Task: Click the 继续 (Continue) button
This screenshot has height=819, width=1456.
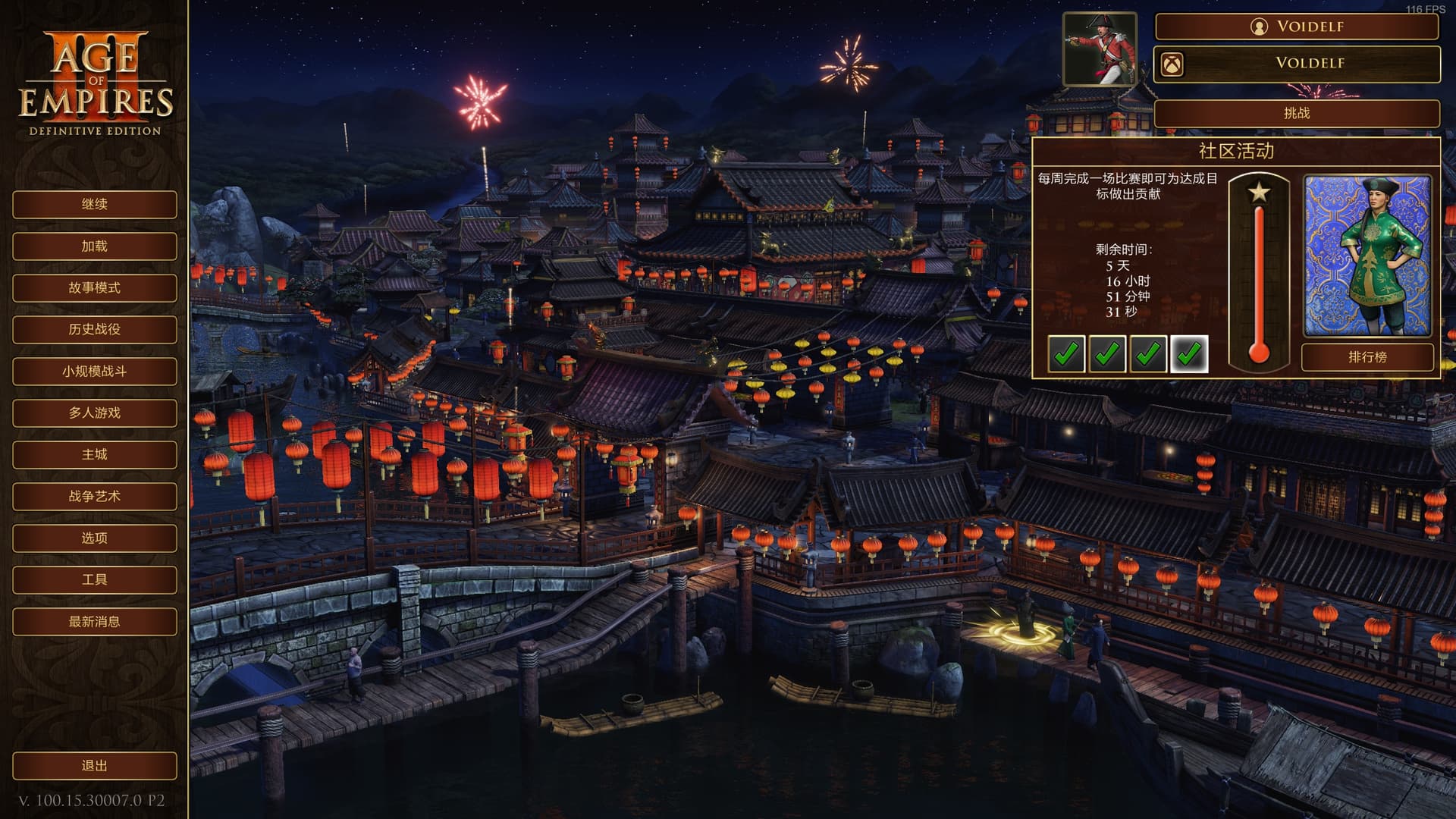Action: [x=95, y=205]
